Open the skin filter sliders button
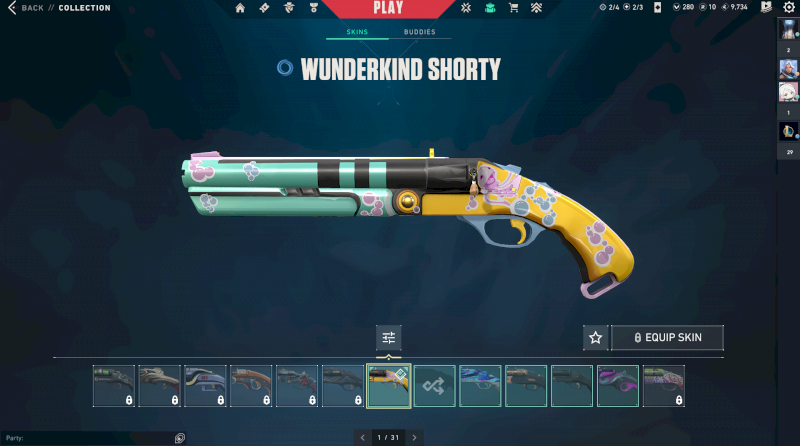800x446 pixels. coord(389,338)
